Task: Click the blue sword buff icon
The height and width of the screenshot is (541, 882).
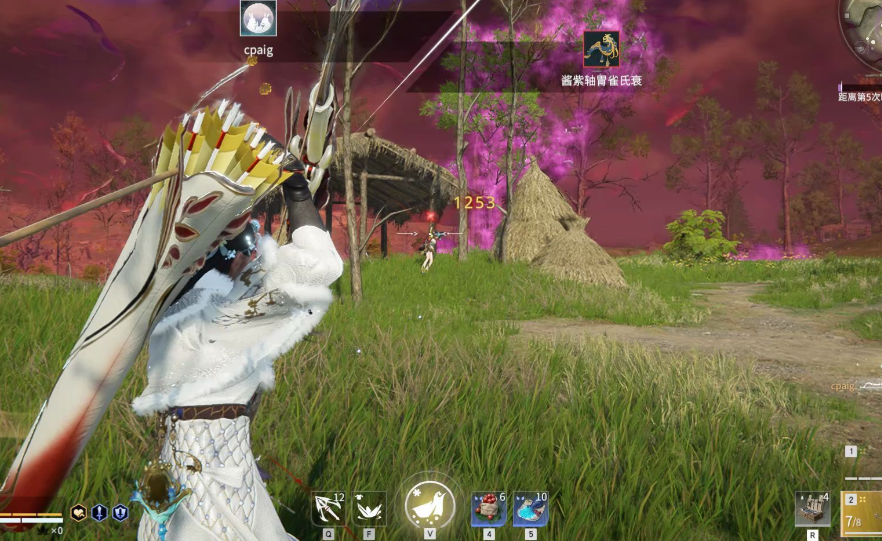Action: click(x=99, y=513)
